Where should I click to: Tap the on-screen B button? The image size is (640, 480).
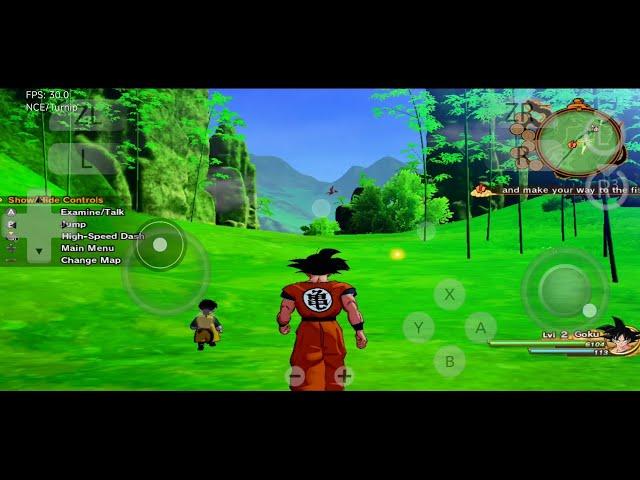[449, 361]
